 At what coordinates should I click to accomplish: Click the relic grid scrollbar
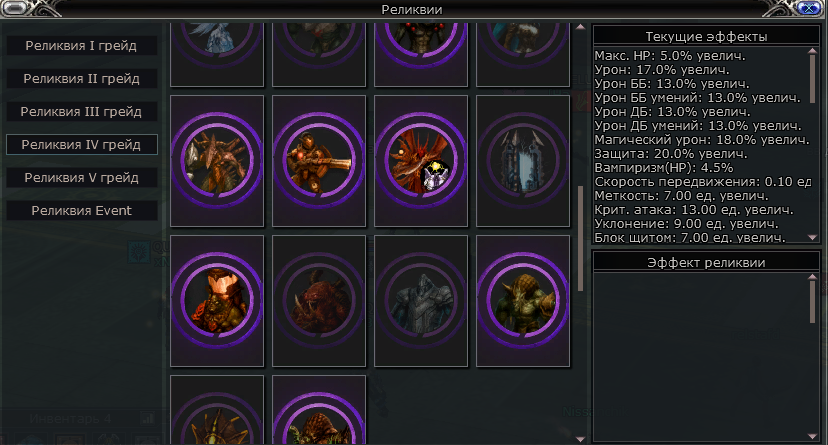[581, 235]
